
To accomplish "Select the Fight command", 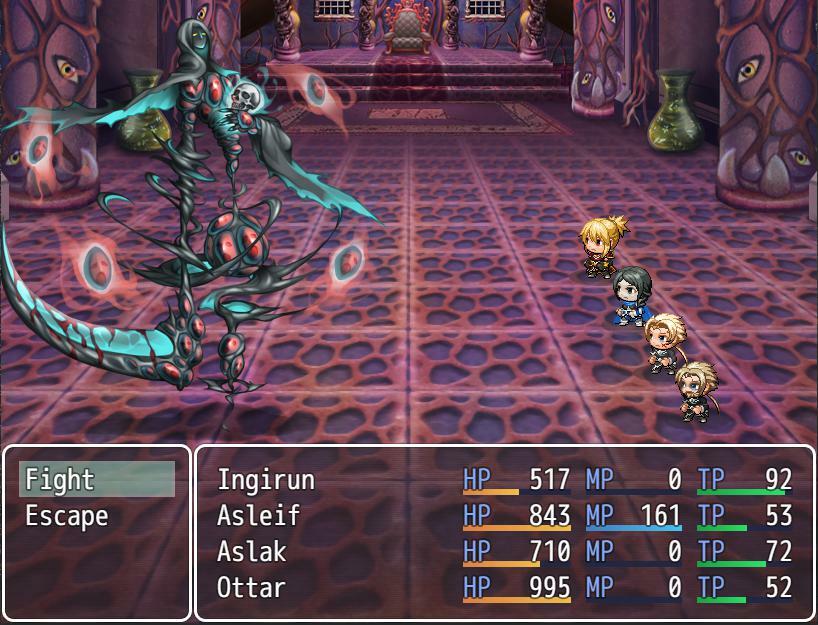I will 96,480.
